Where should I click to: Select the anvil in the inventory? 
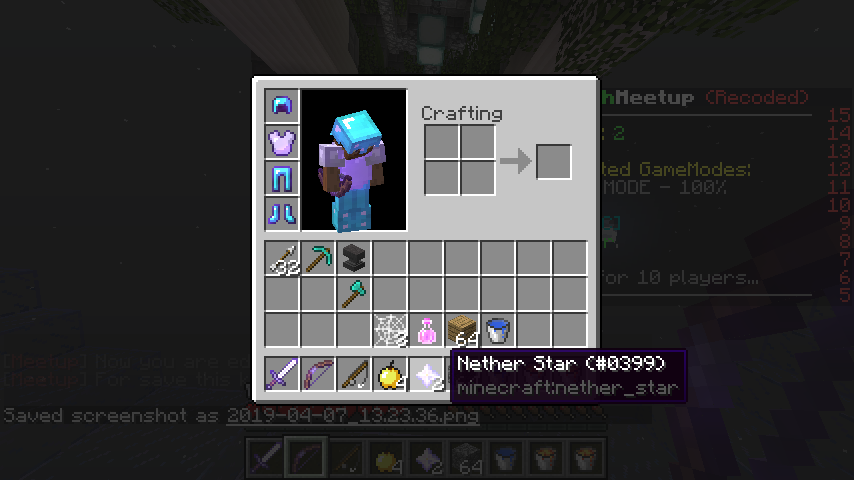pyautogui.click(x=354, y=258)
